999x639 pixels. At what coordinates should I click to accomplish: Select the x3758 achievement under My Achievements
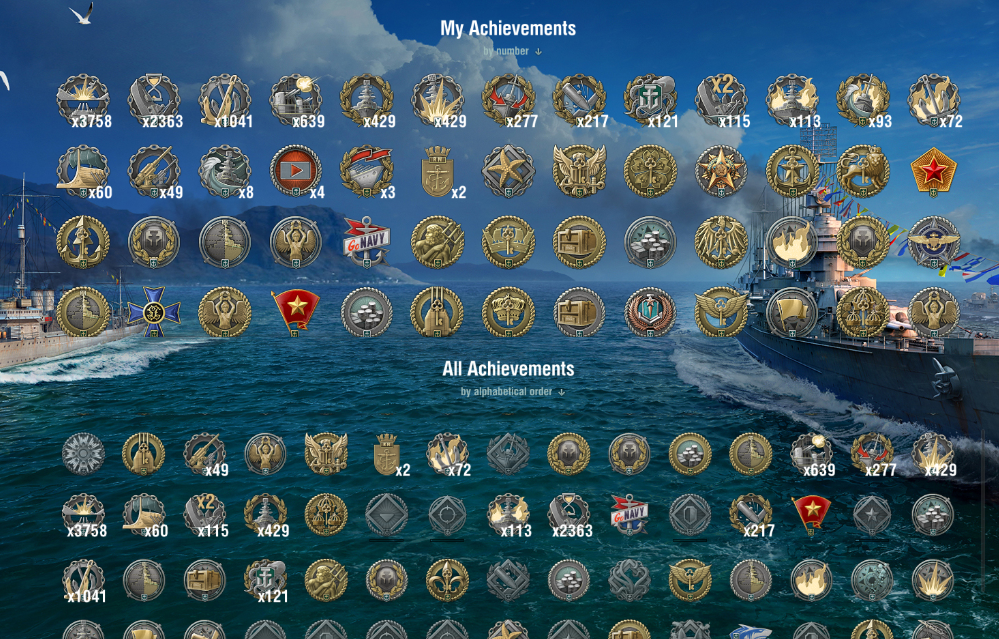(82, 99)
